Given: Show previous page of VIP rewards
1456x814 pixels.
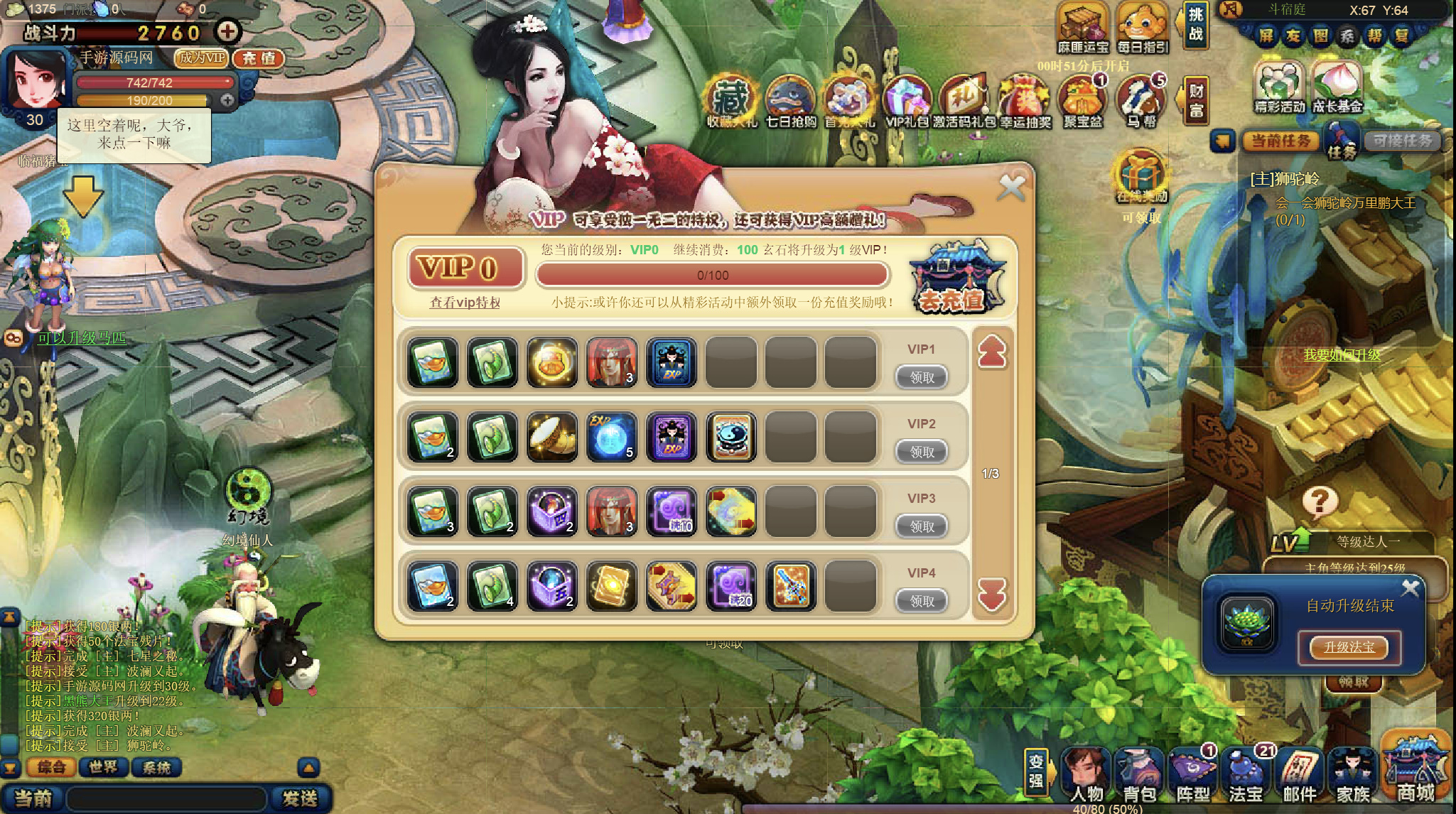Looking at the screenshot, I should [x=992, y=352].
